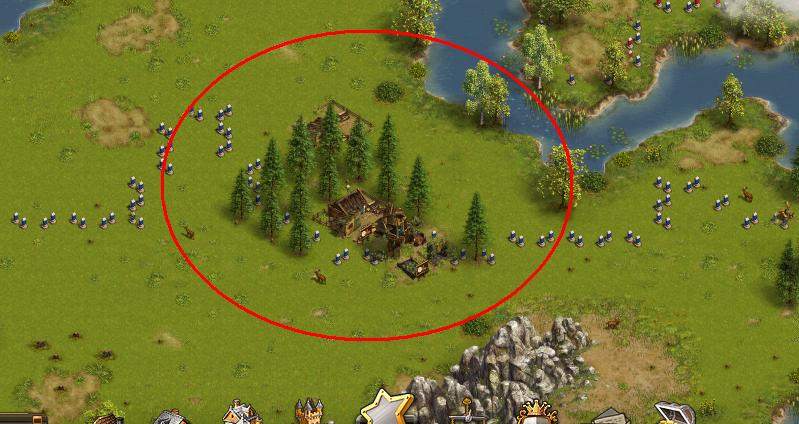Open the house building menu icon
Screen dimensions: 799x424
[x=240, y=414]
